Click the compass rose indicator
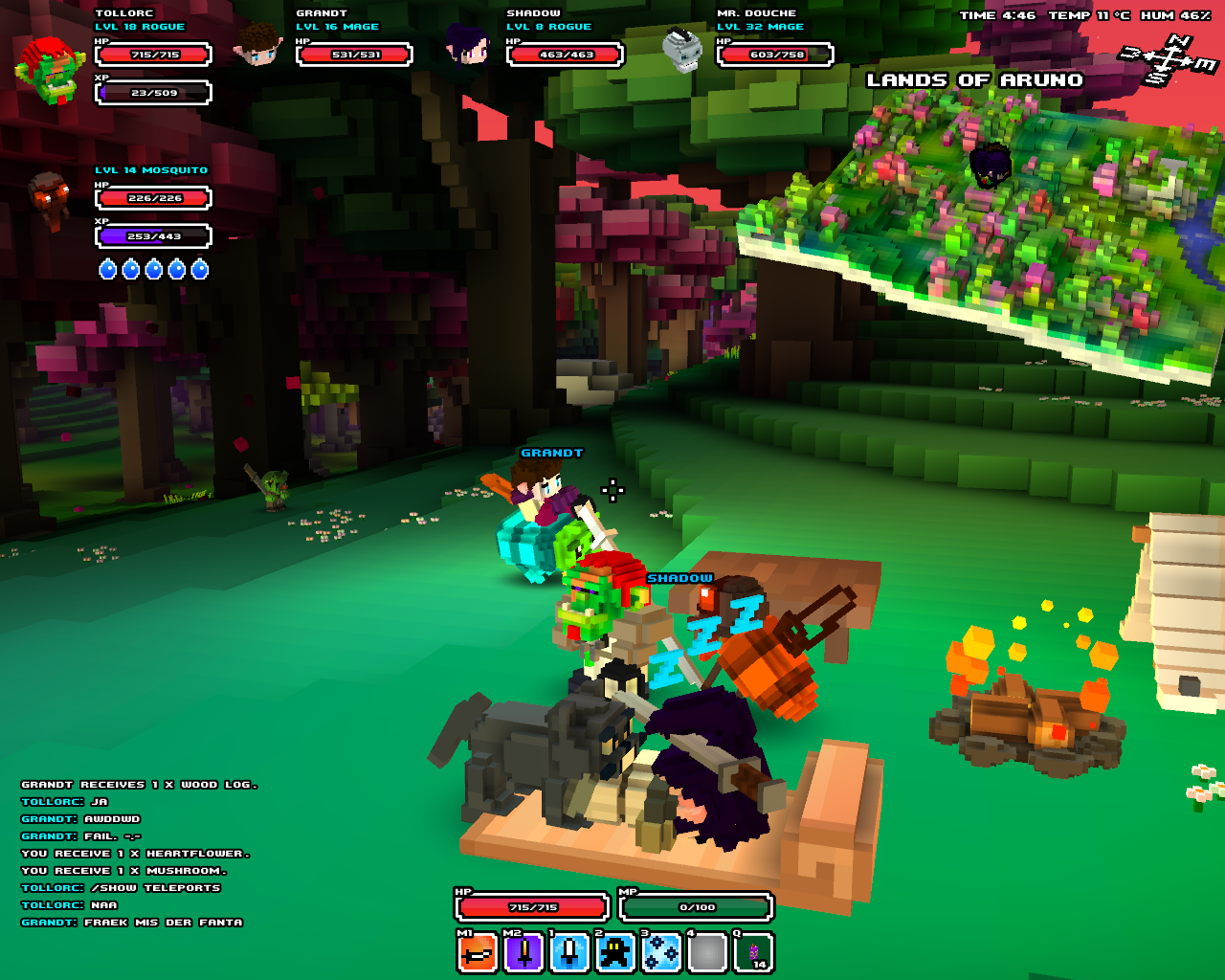Image resolution: width=1225 pixels, height=980 pixels. click(x=1168, y=58)
